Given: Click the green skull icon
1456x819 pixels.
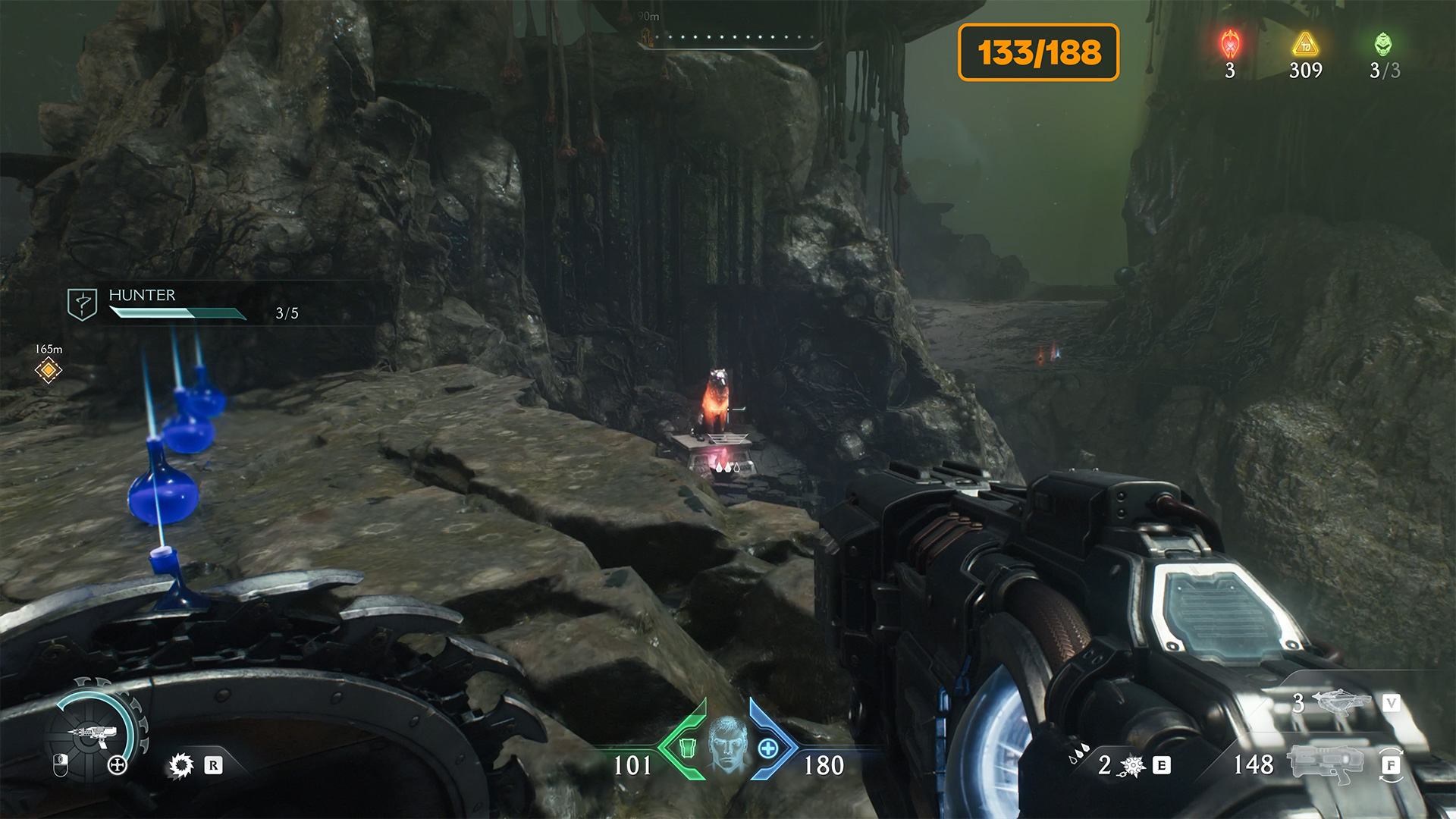Looking at the screenshot, I should [1383, 45].
